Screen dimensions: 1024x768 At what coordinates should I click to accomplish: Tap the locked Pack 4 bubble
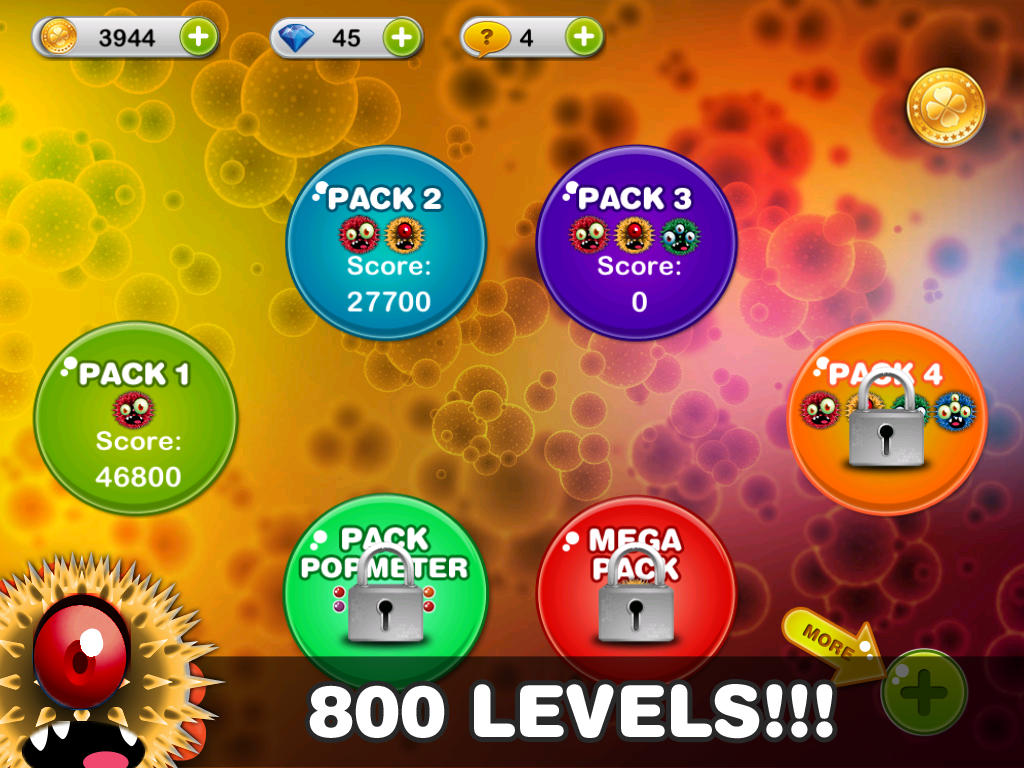tap(886, 418)
